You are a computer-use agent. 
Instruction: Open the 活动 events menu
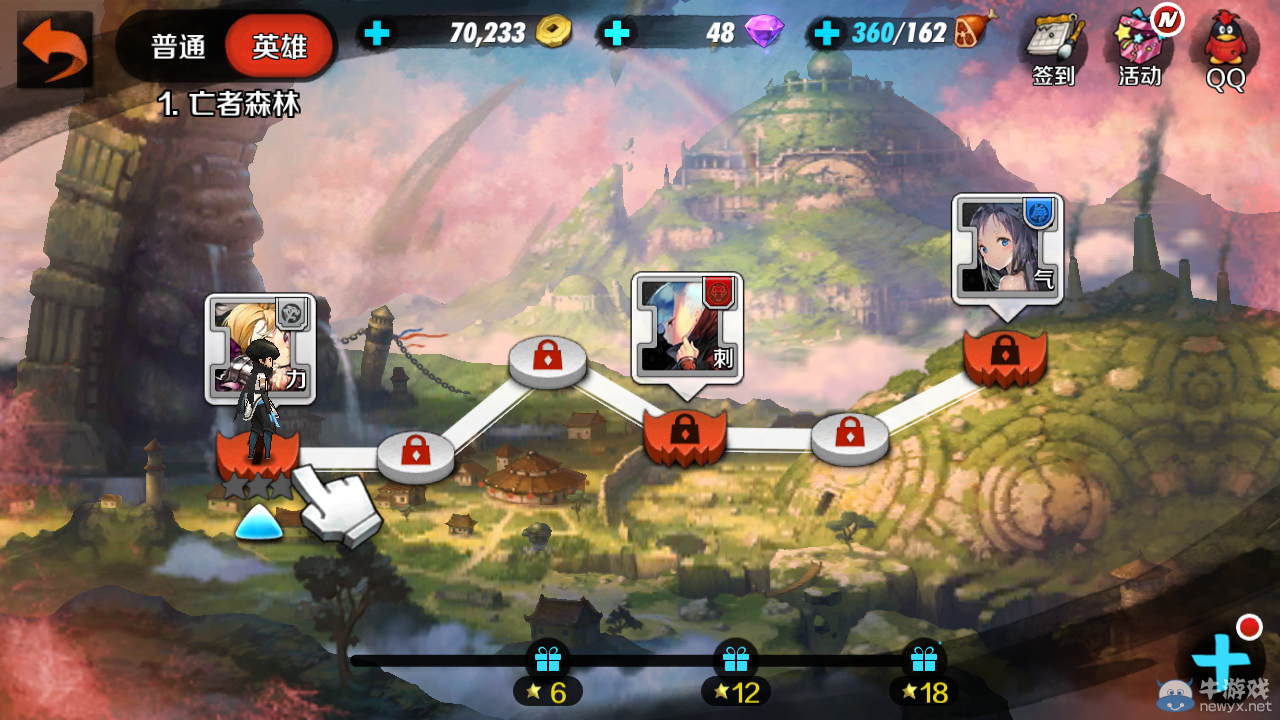click(1140, 48)
